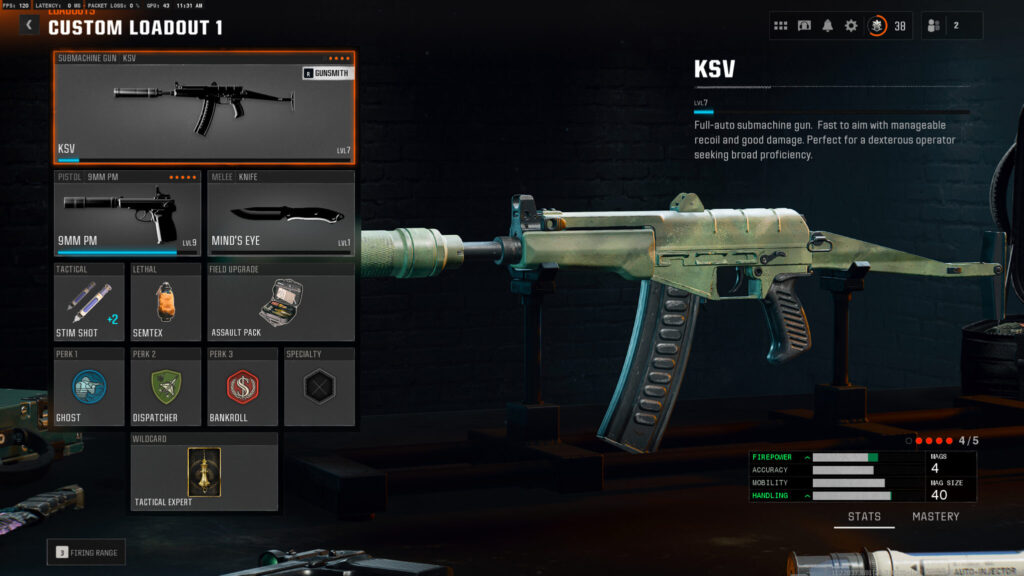
Task: Open the Gunsmith for the KSV
Action: tap(326, 73)
